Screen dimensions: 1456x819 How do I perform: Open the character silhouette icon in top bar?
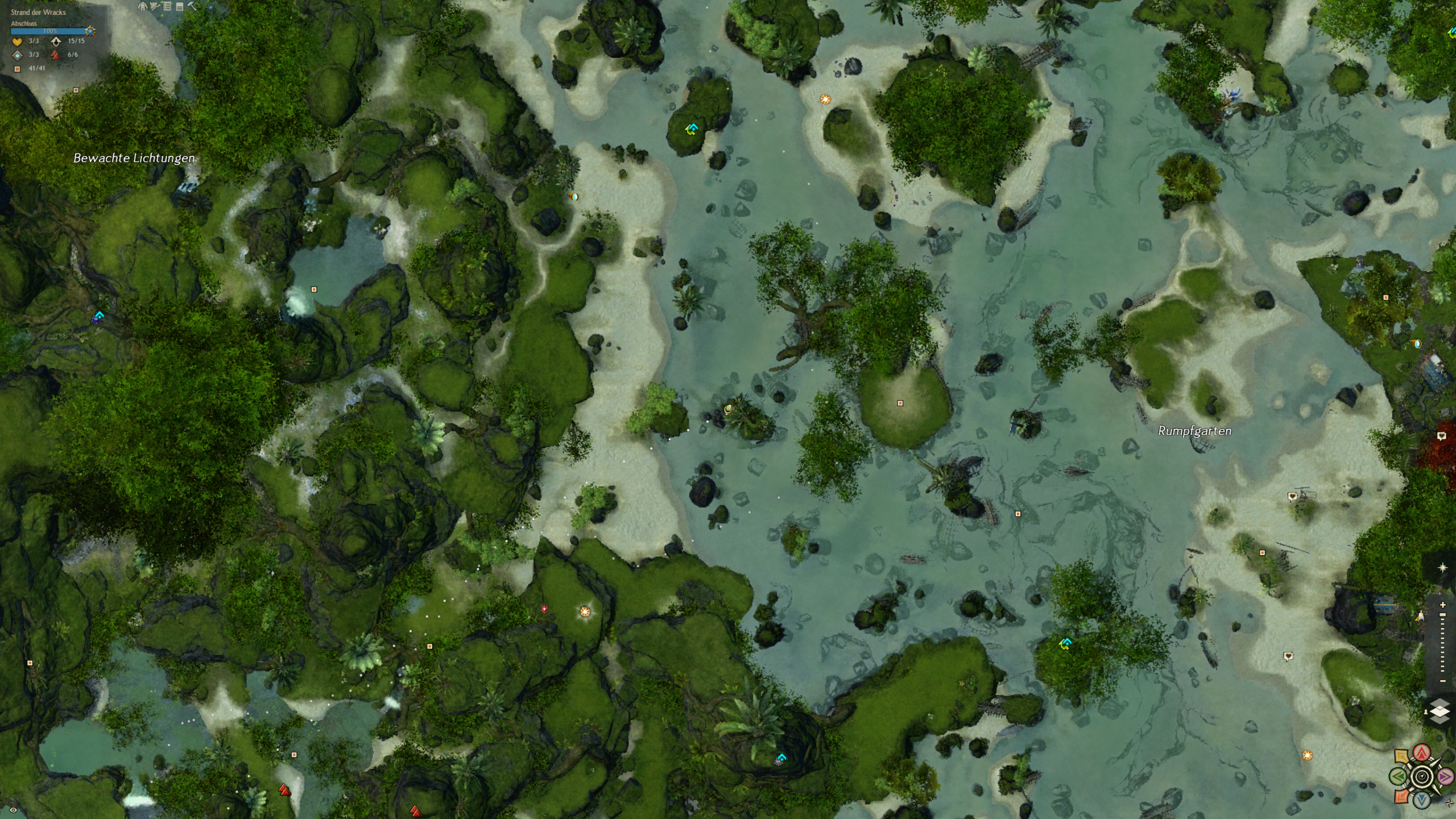[x=142, y=6]
